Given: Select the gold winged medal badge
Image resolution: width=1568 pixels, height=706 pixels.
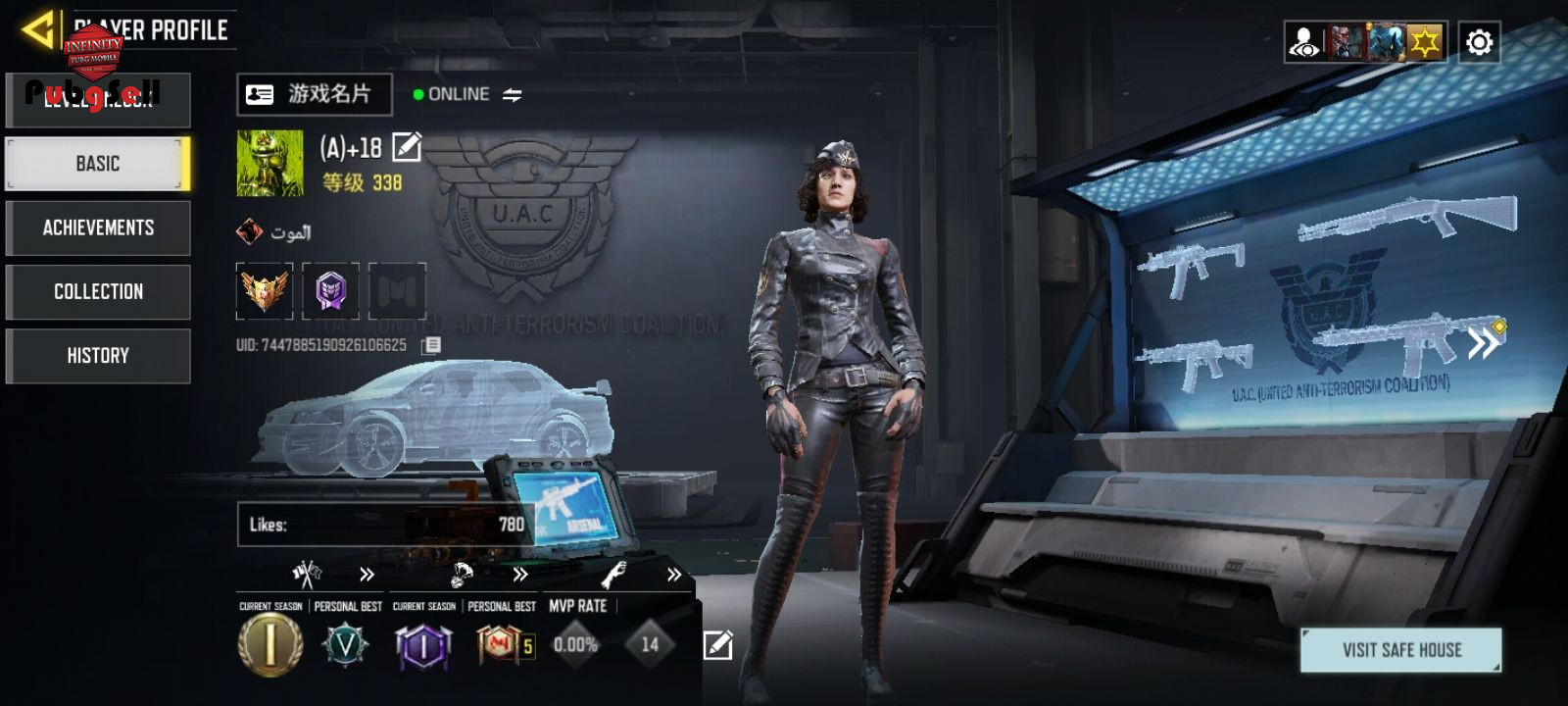Looking at the screenshot, I should tap(265, 290).
